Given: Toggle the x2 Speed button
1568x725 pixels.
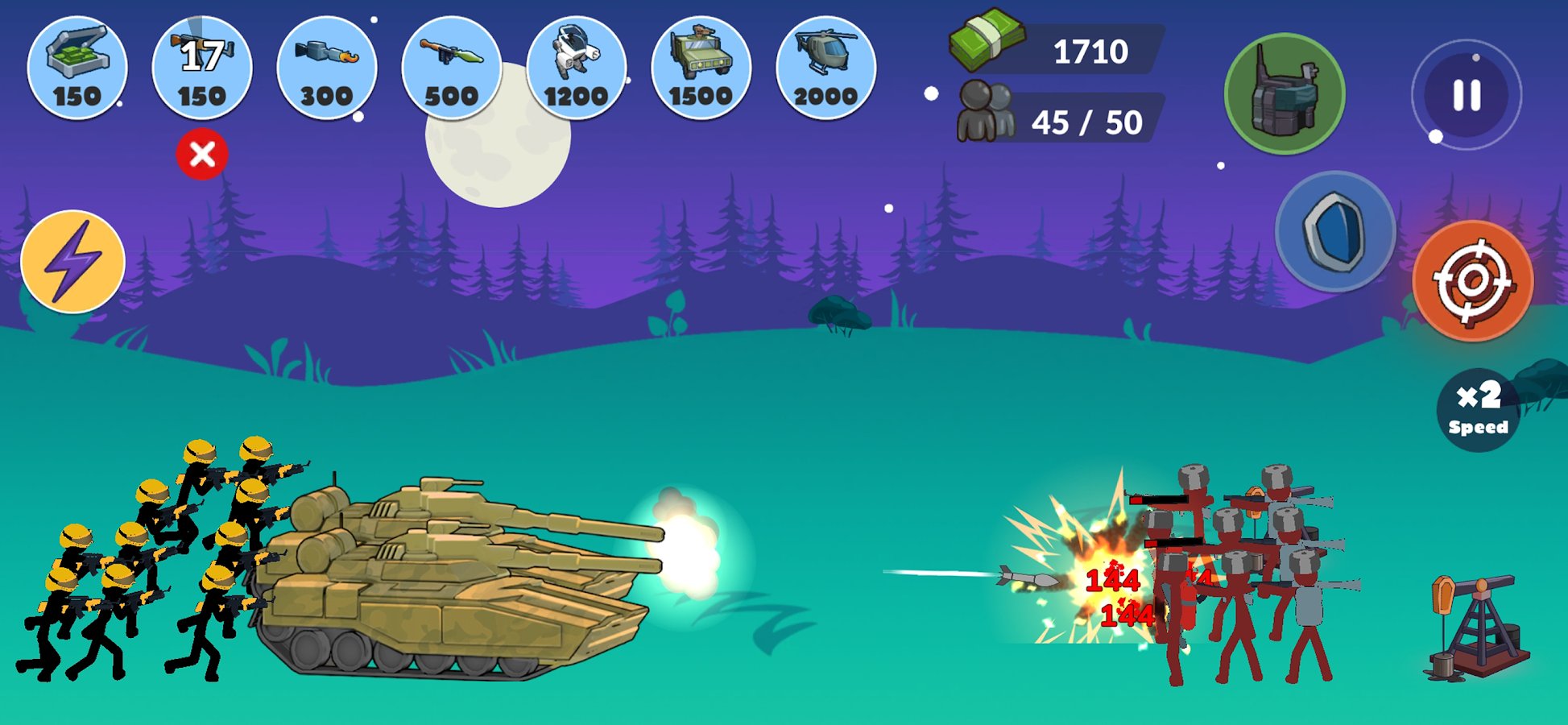Looking at the screenshot, I should 1479,409.
